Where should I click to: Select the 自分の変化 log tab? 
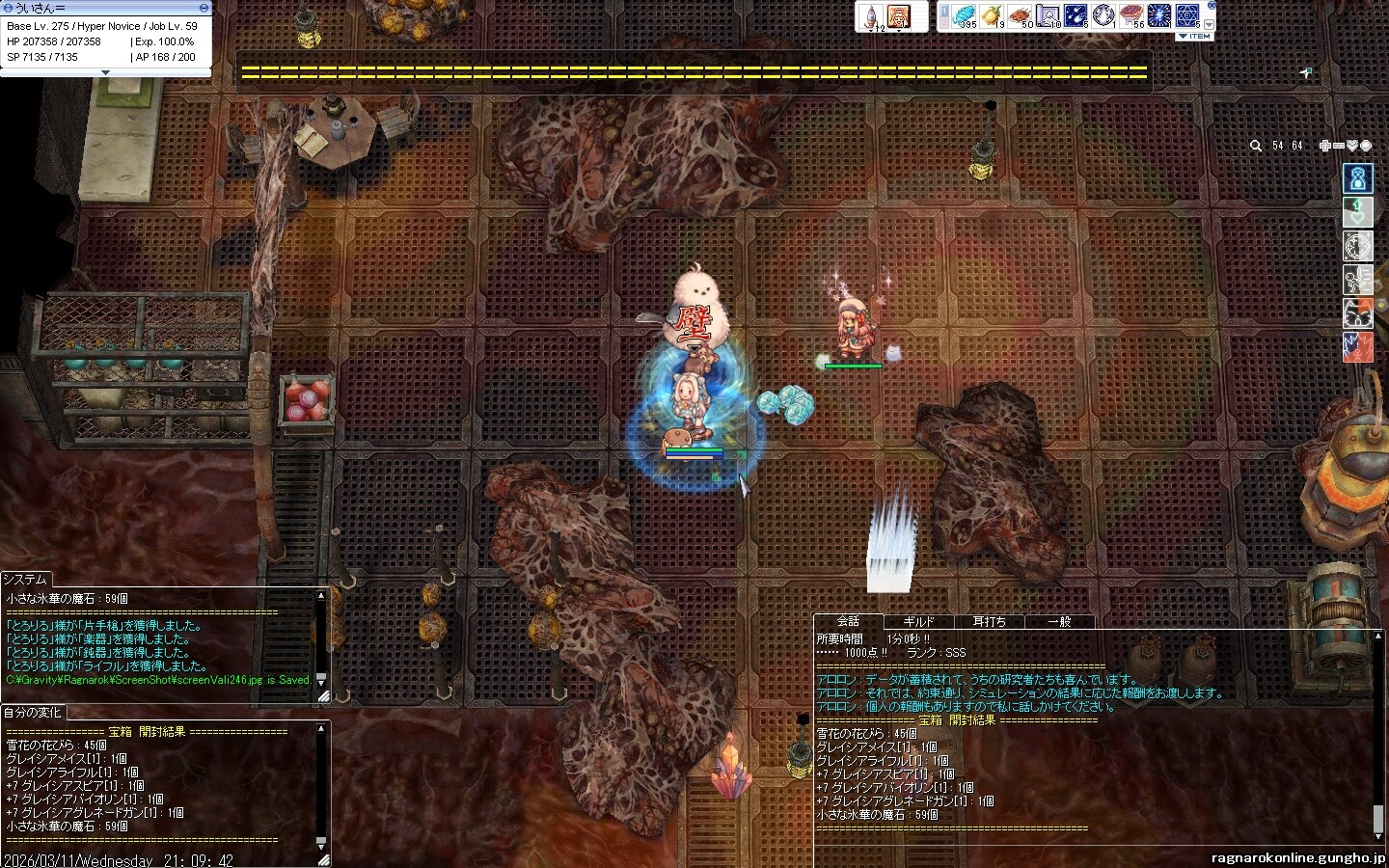coord(32,713)
